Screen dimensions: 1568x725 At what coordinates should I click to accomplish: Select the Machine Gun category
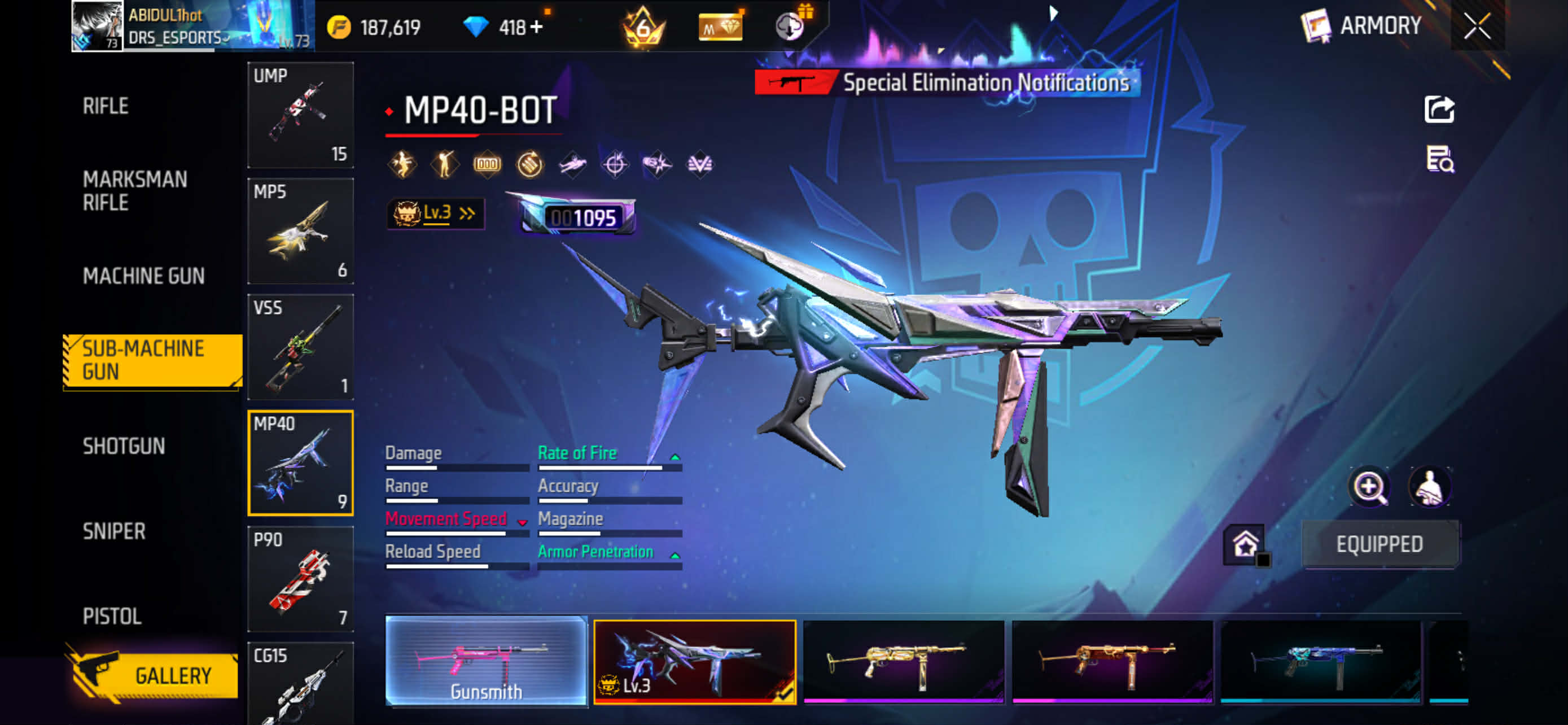point(144,276)
